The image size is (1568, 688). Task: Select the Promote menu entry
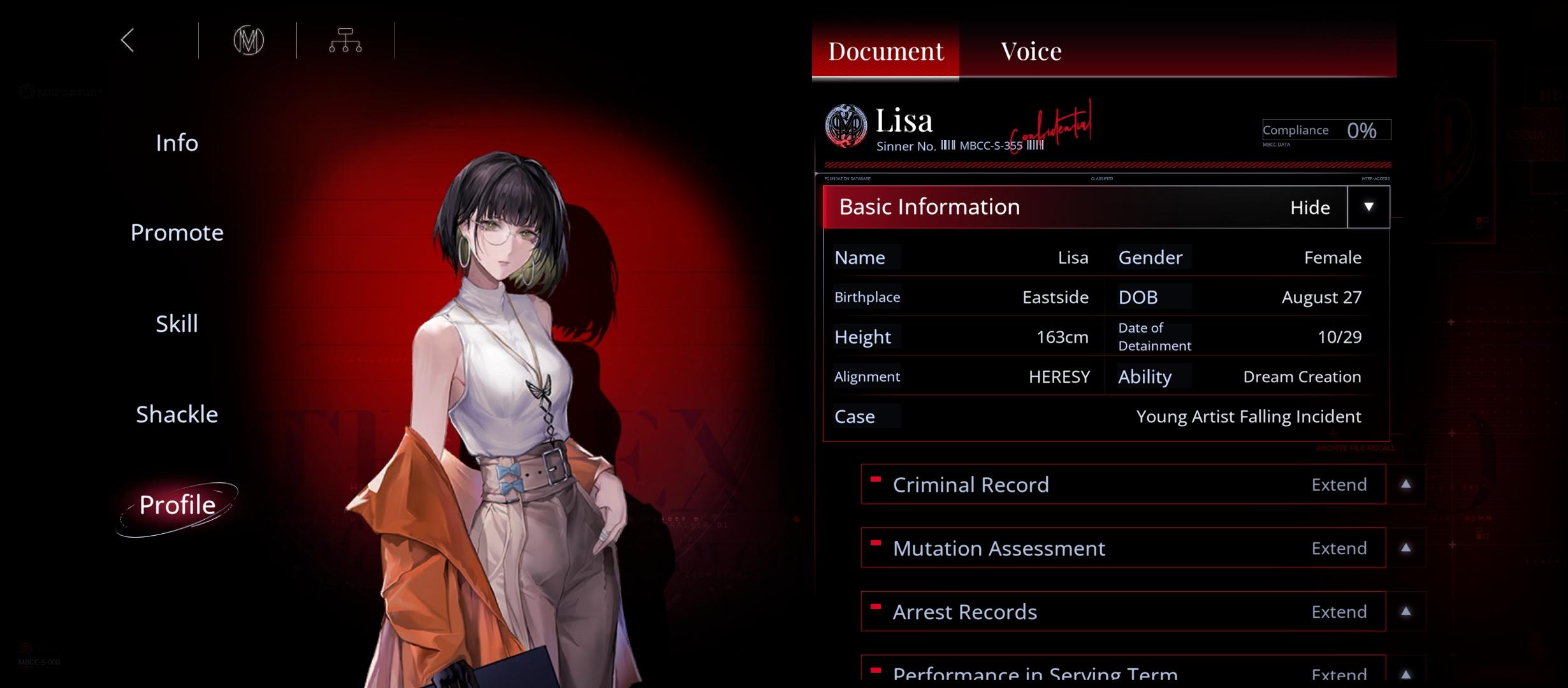[x=177, y=233]
